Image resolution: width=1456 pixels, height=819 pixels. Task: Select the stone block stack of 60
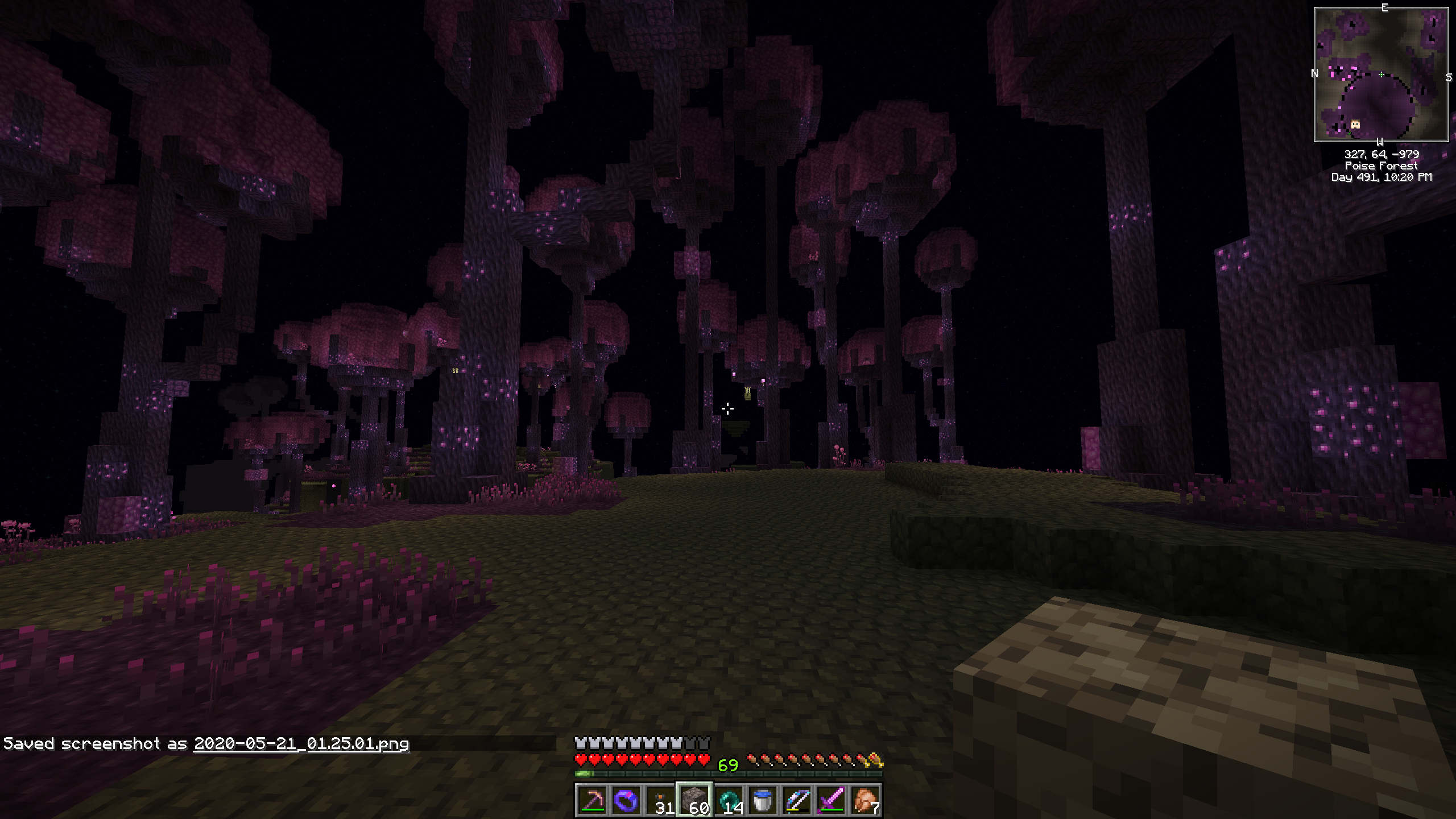[x=694, y=801]
